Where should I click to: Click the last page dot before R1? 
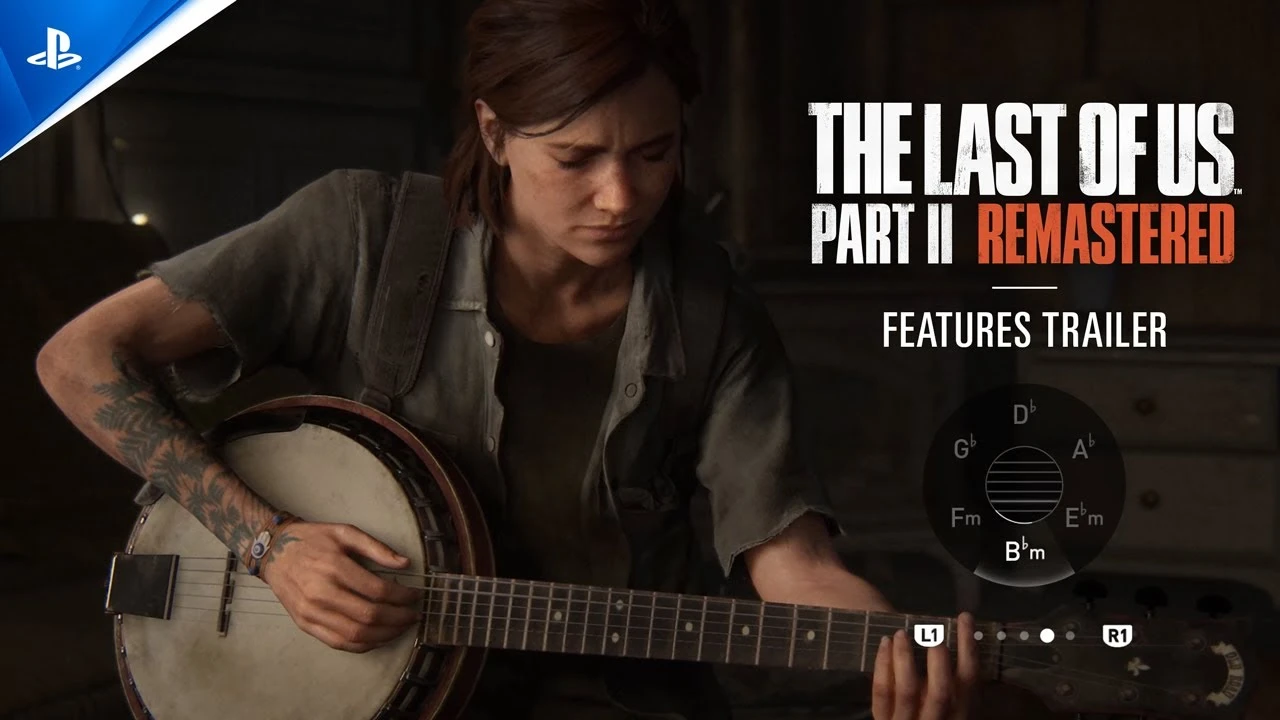point(1070,636)
